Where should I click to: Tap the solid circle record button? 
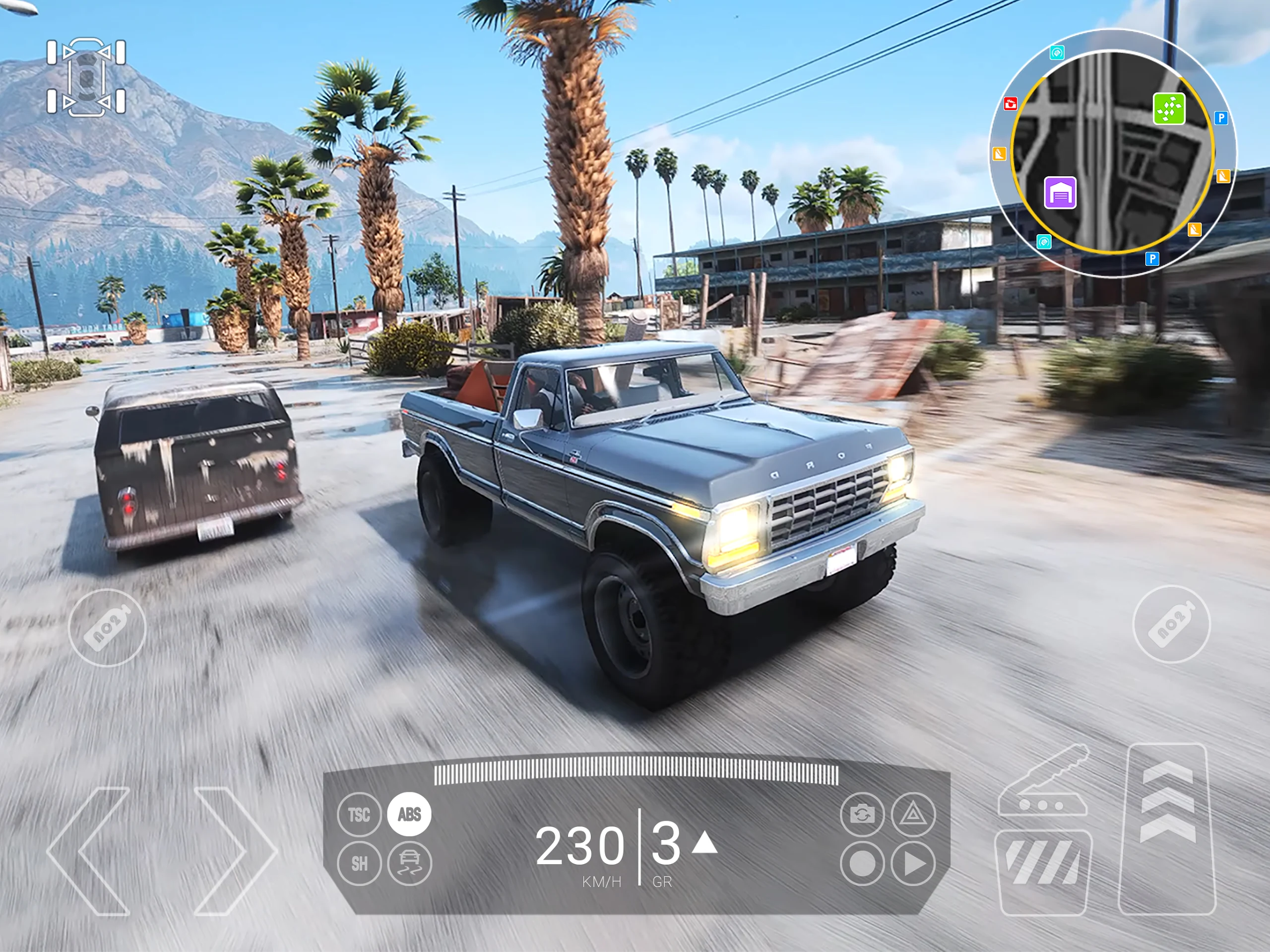(862, 863)
